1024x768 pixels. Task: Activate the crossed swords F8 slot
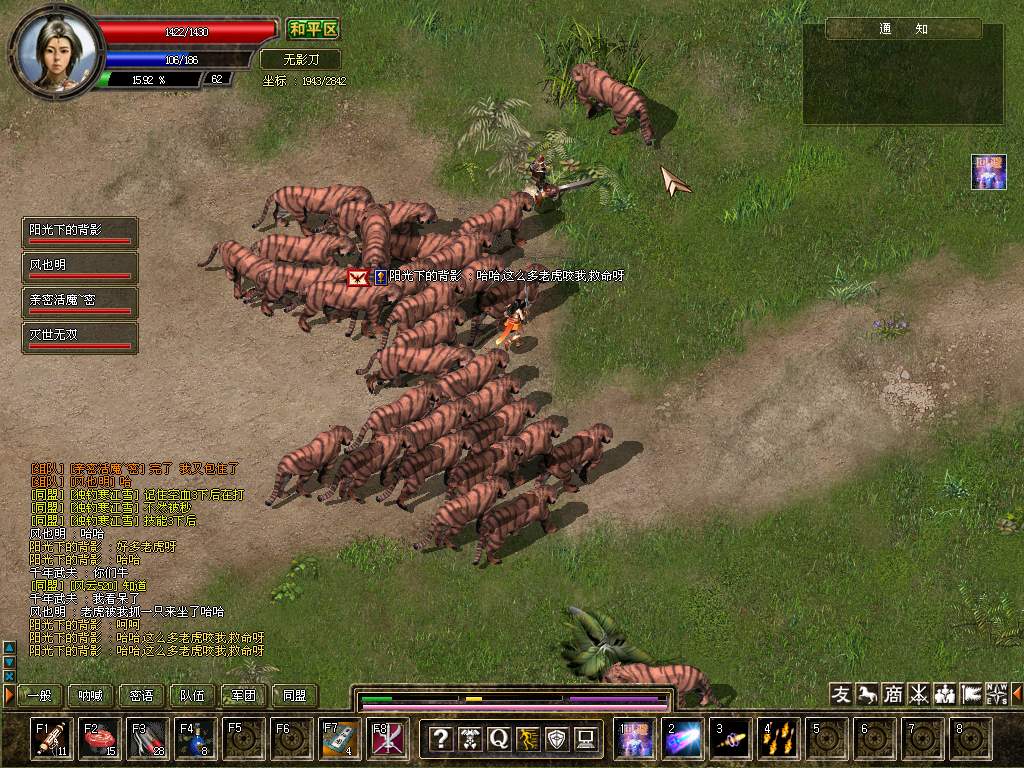click(388, 739)
